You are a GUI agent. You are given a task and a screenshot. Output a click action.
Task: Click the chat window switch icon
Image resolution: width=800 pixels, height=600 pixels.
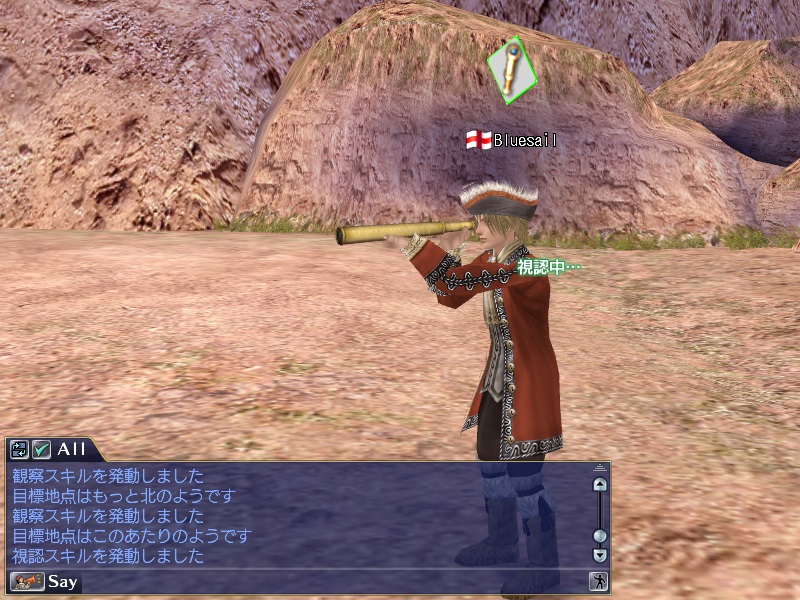pos(19,450)
